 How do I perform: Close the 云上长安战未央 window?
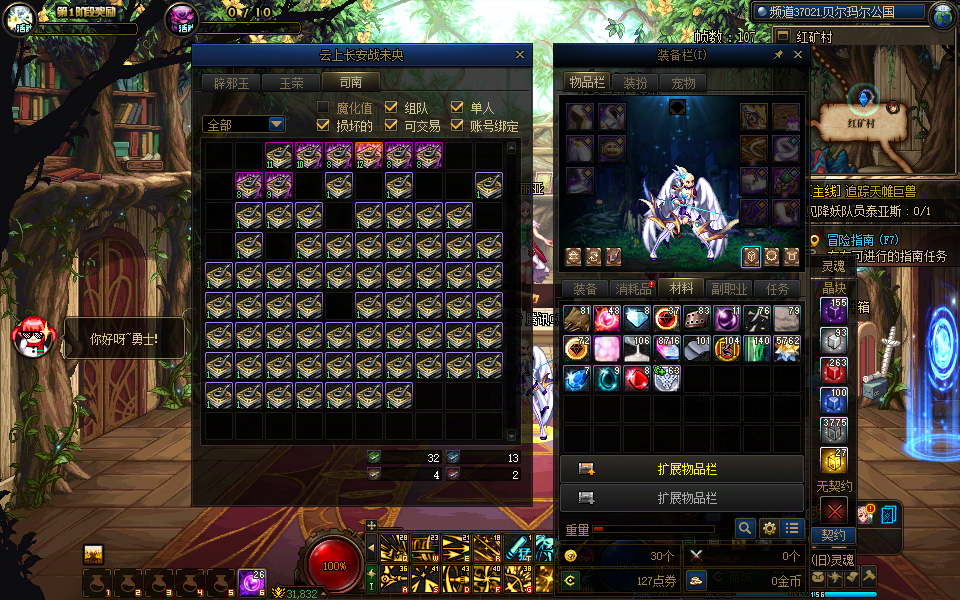pos(520,56)
